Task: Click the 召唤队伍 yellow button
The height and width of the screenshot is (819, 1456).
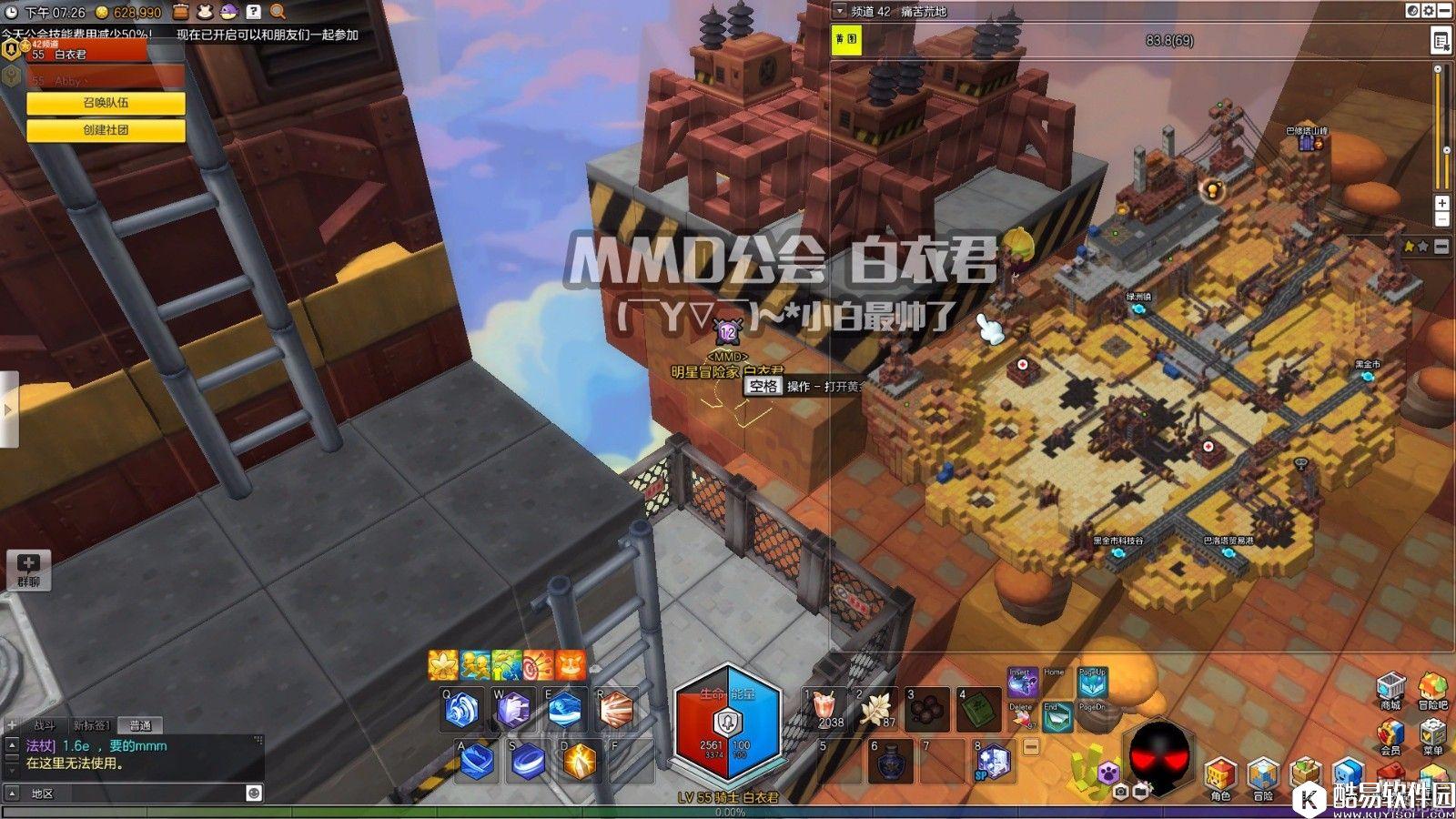Action: pos(106,104)
